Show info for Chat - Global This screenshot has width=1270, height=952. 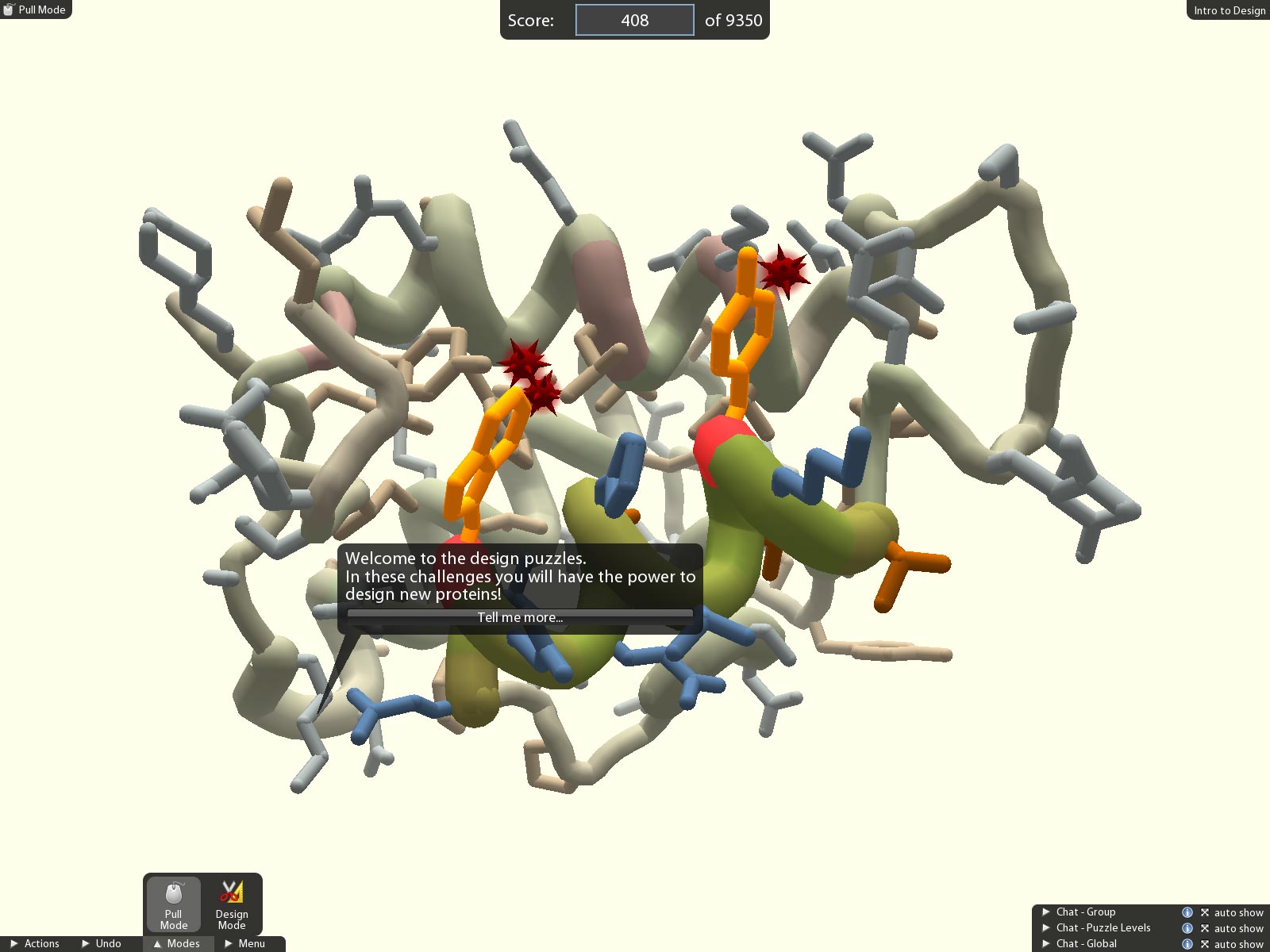pos(1187,944)
